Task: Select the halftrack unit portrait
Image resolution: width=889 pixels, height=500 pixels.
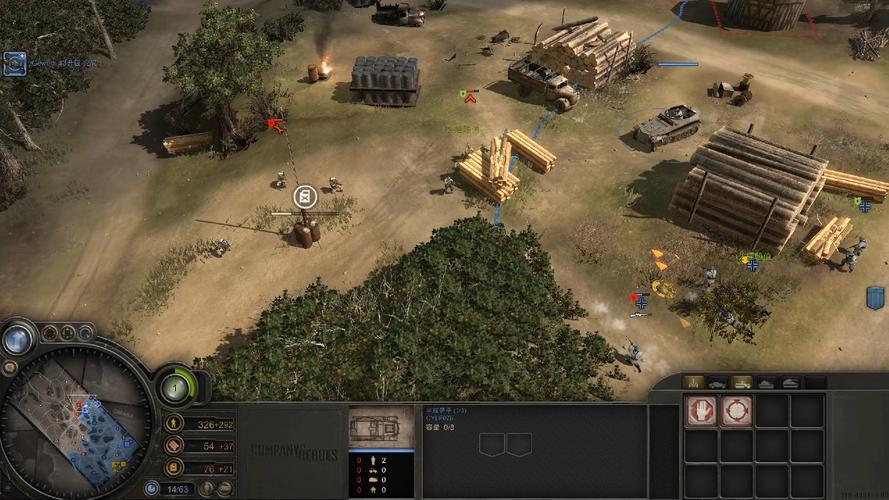Action: click(381, 428)
